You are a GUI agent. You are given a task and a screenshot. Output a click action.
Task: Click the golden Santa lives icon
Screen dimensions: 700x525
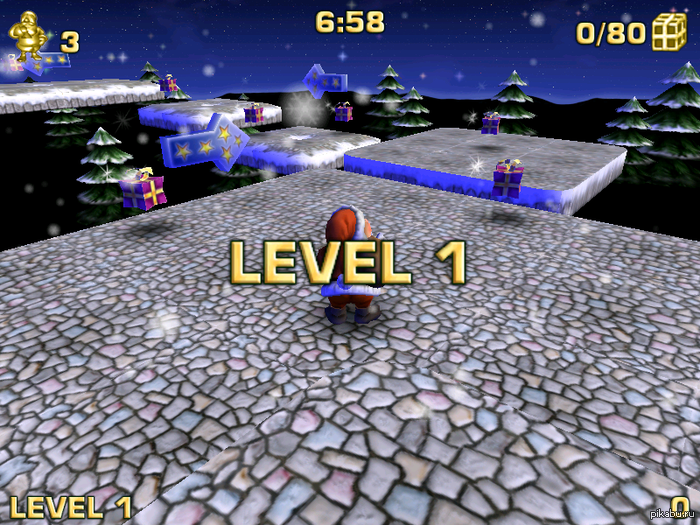[30, 37]
